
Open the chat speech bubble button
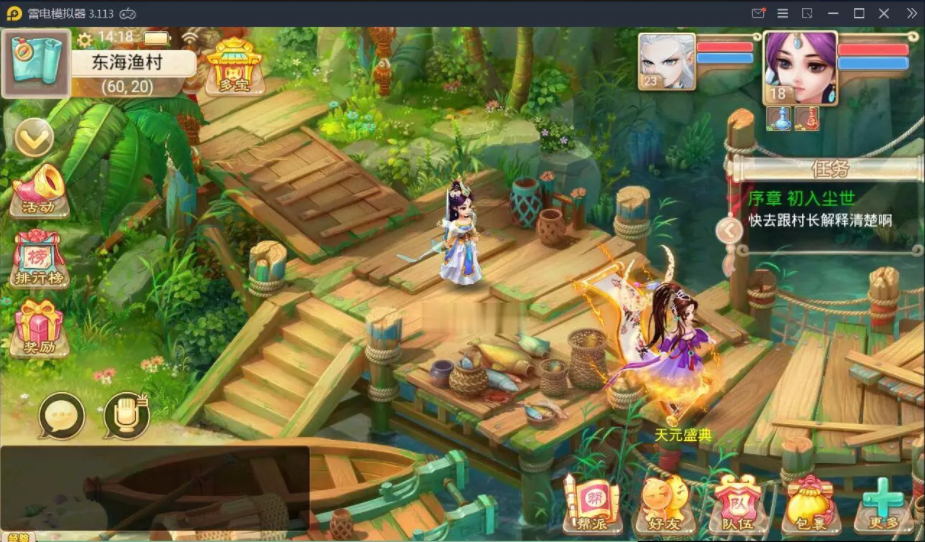(x=62, y=415)
